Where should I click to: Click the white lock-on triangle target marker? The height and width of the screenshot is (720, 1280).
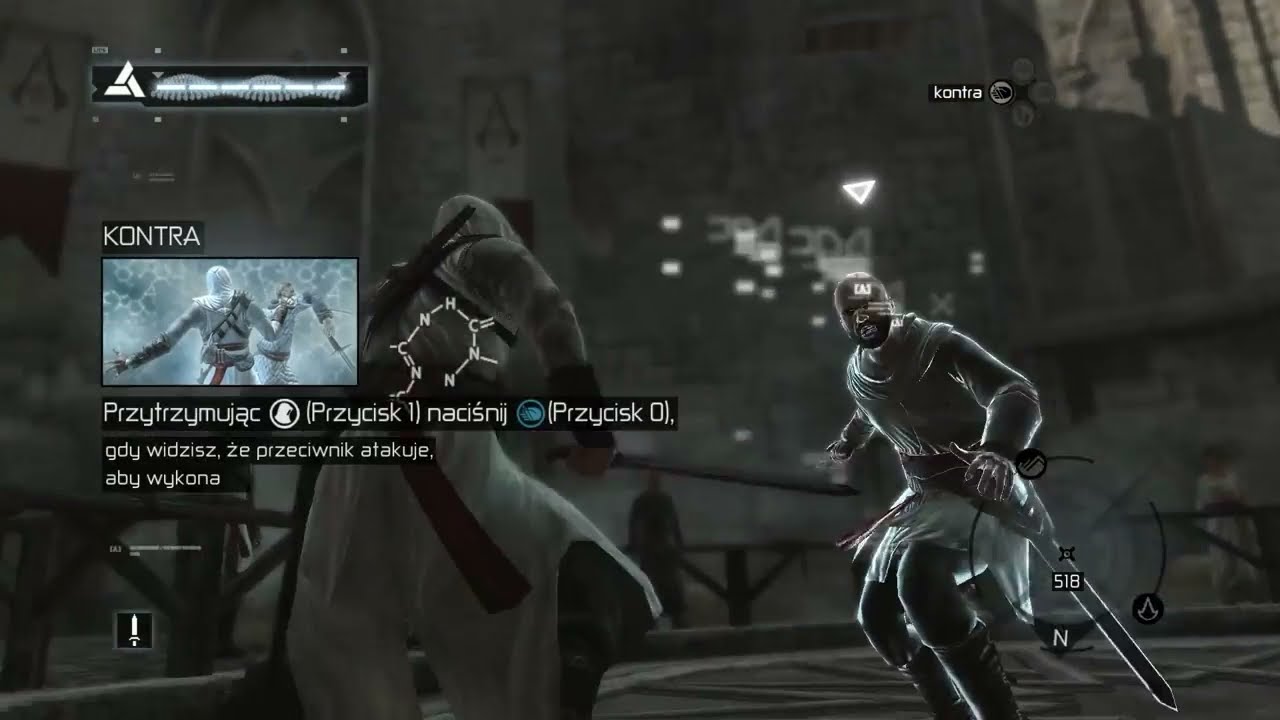[x=858, y=191]
